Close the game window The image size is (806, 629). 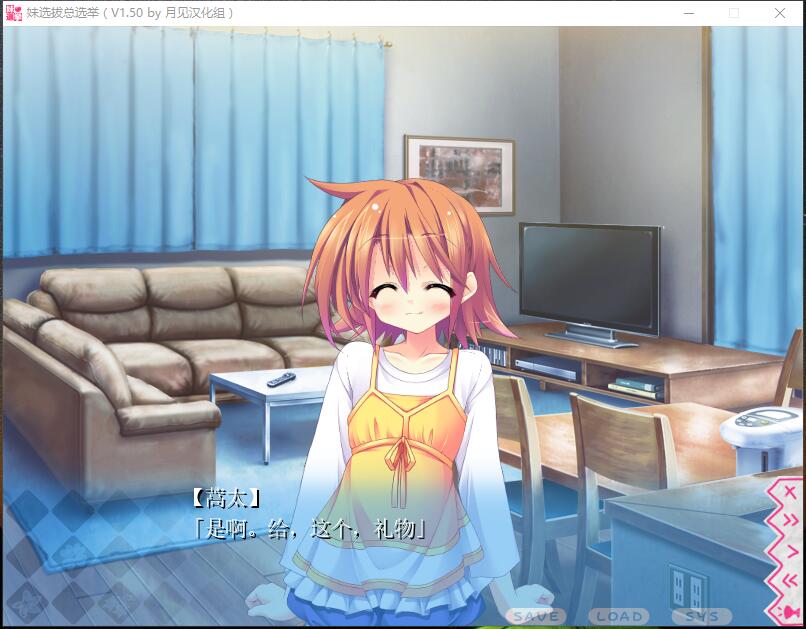(x=780, y=13)
